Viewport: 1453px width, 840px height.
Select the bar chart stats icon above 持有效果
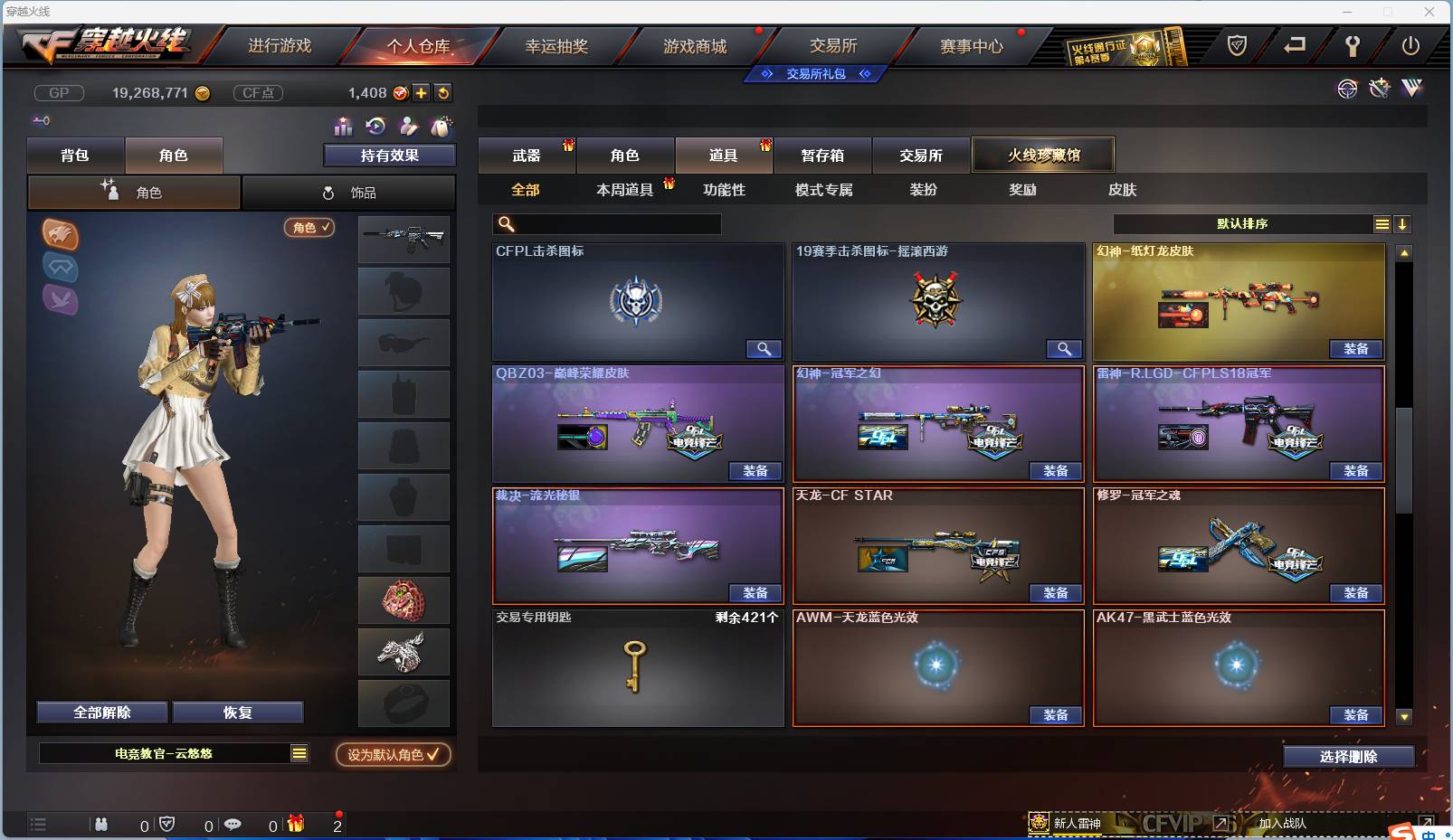[343, 127]
